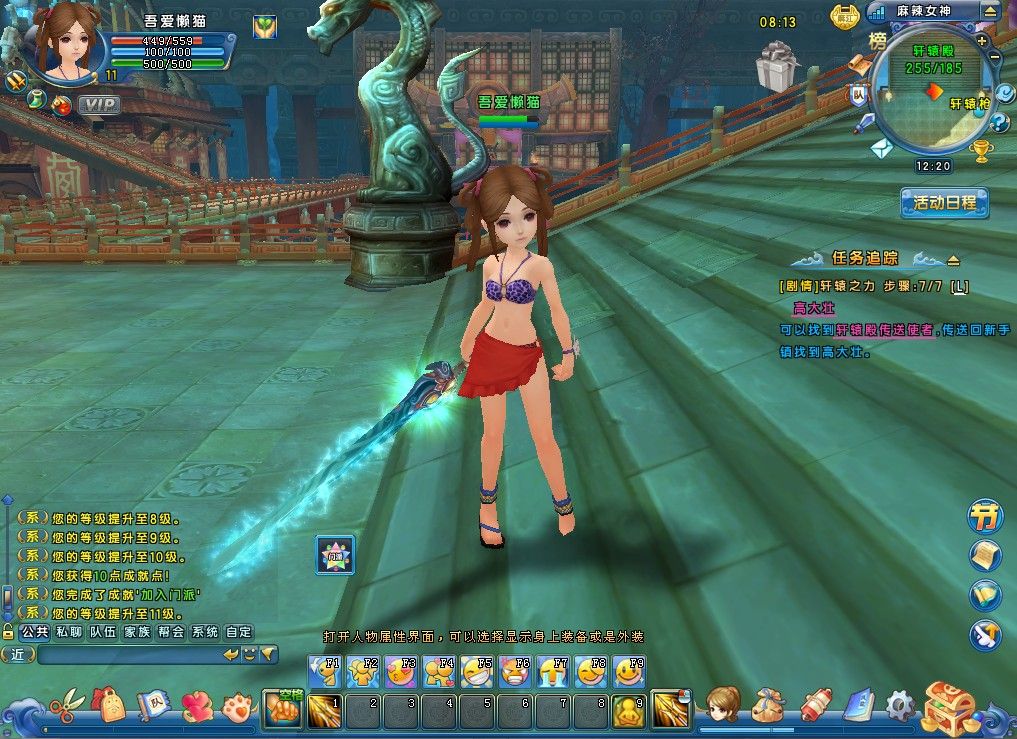
Task: Open the treasure chest shop icon
Action: pyautogui.click(x=950, y=707)
